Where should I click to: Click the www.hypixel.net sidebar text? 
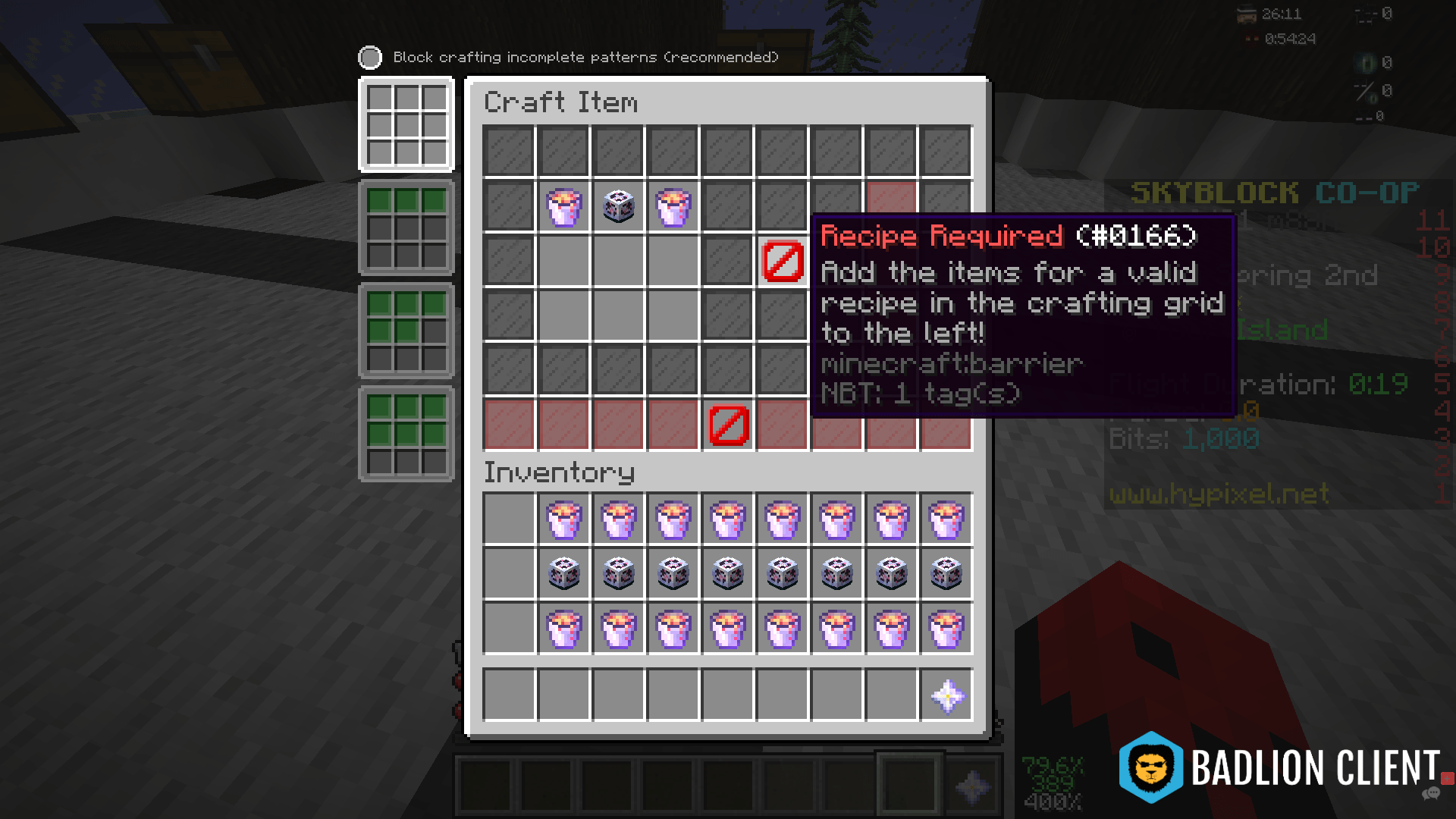(x=1218, y=494)
